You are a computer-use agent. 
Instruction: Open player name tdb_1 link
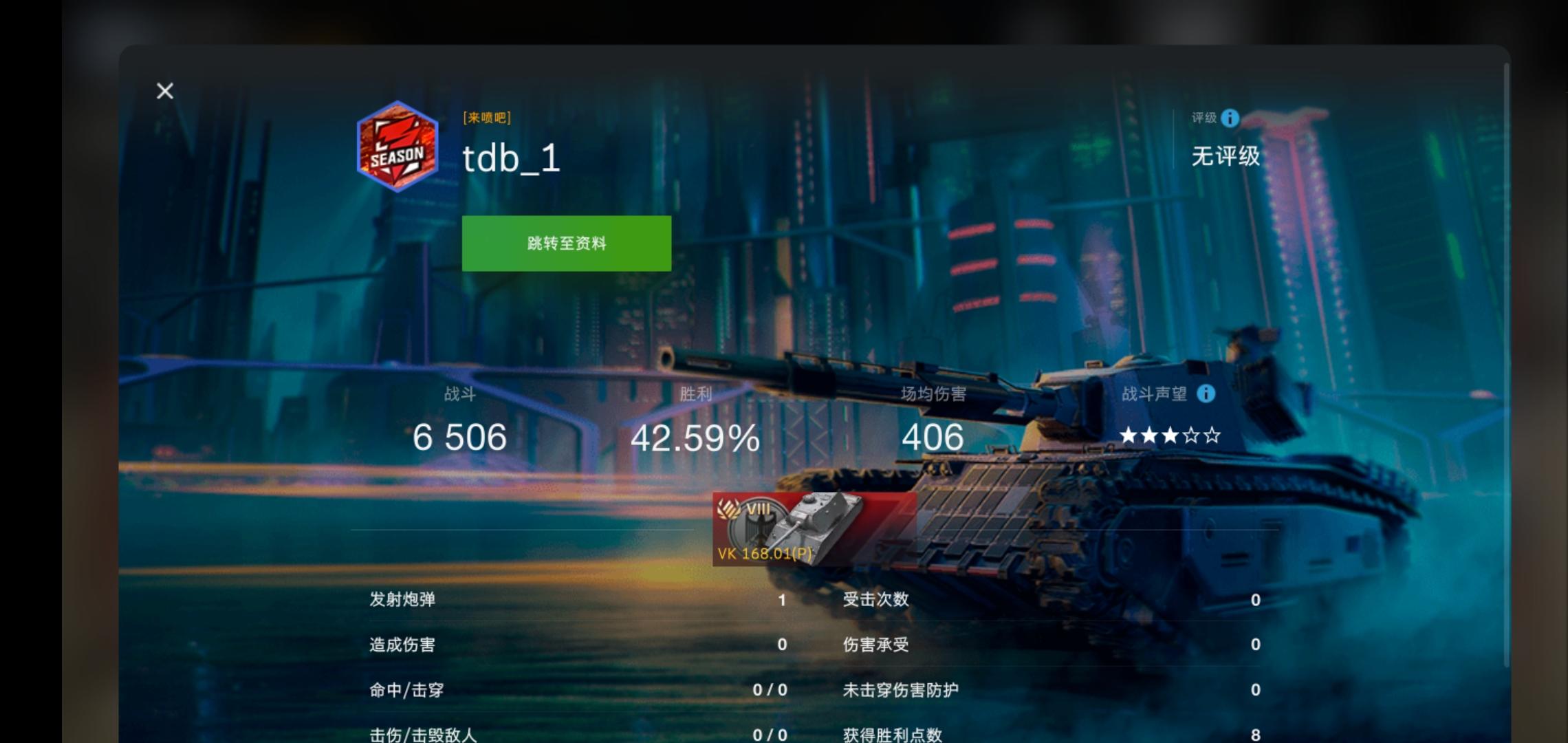pos(510,159)
